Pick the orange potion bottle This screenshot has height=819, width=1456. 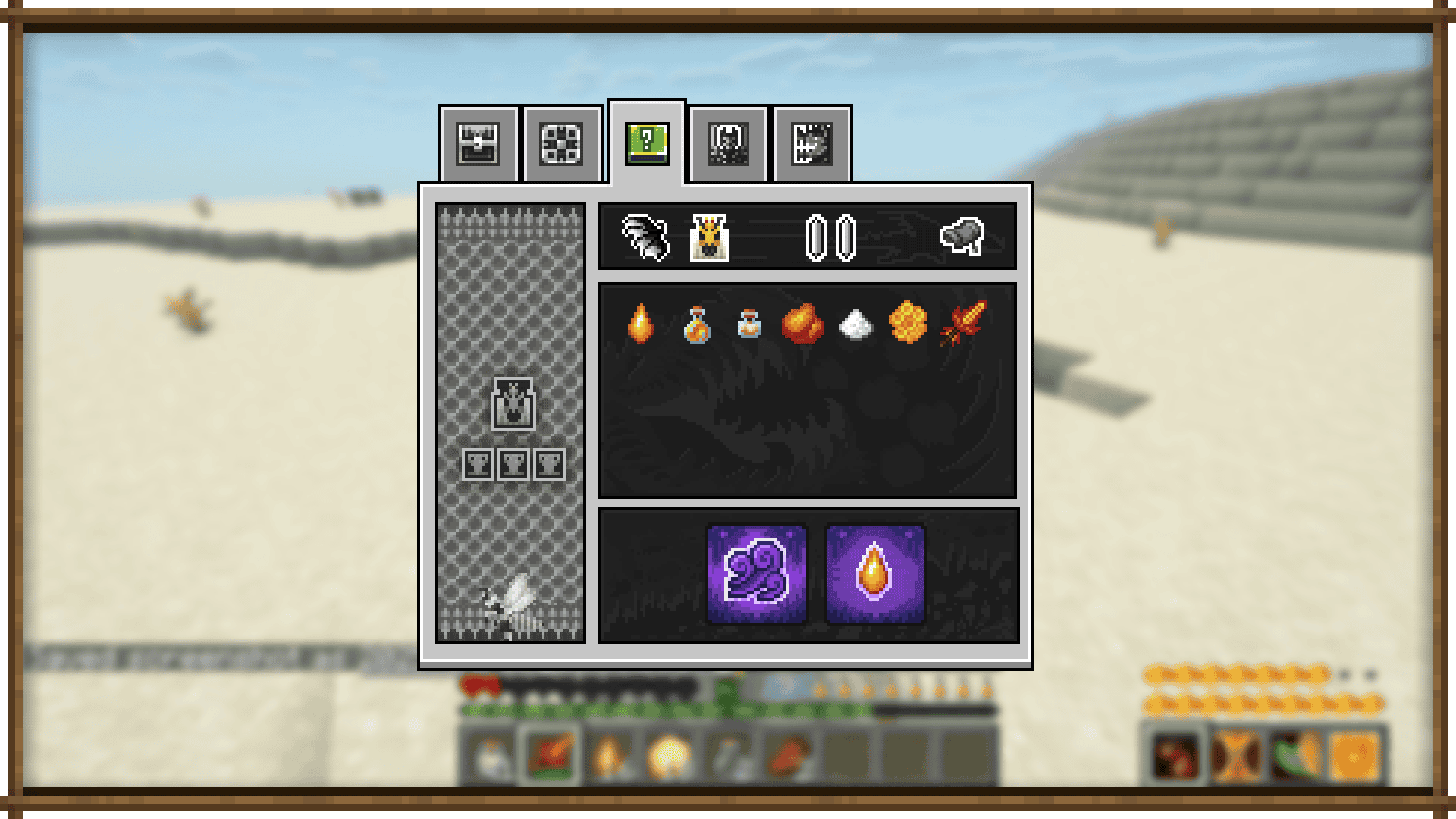697,325
